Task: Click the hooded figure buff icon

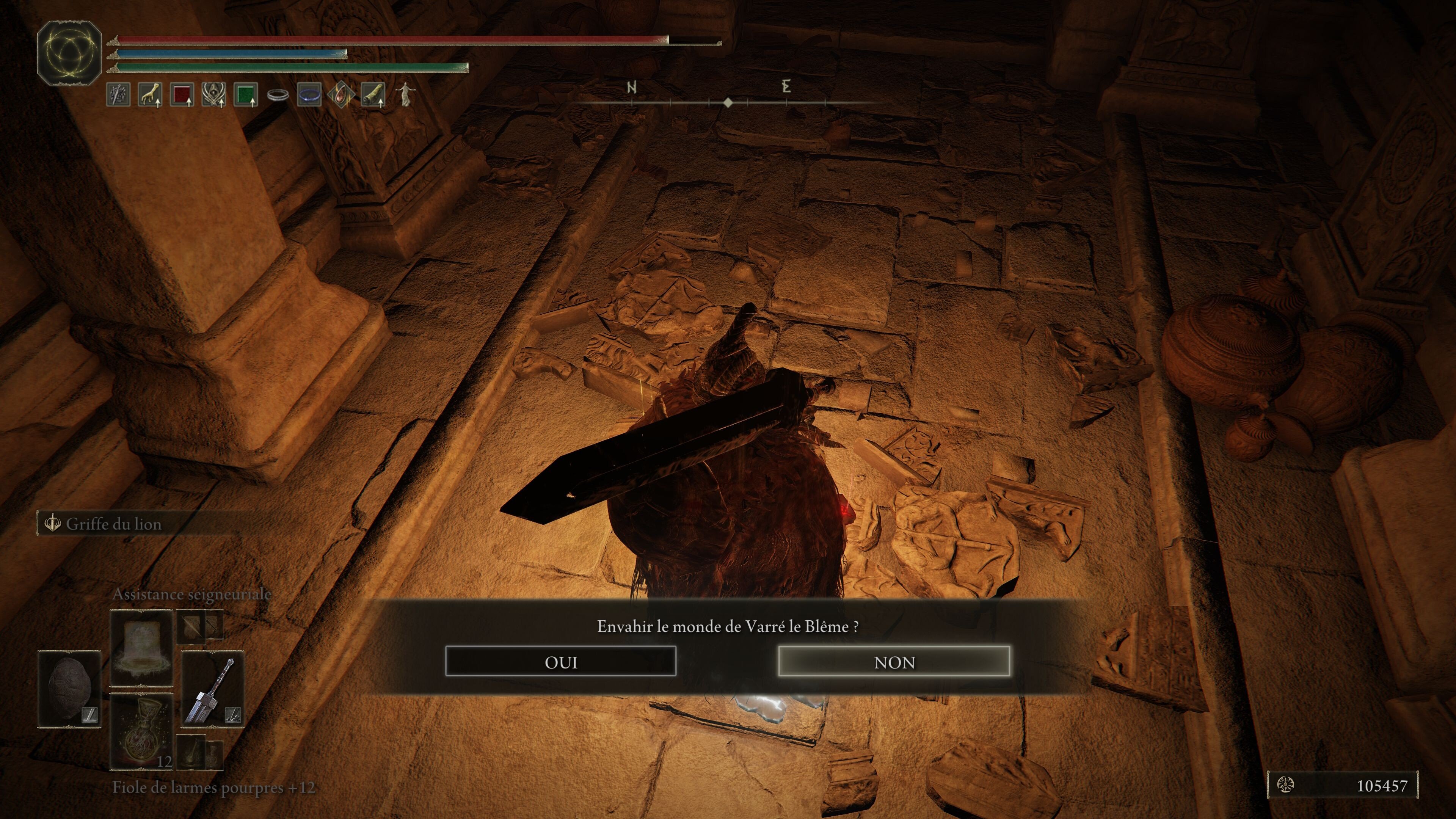Action: 213,94
